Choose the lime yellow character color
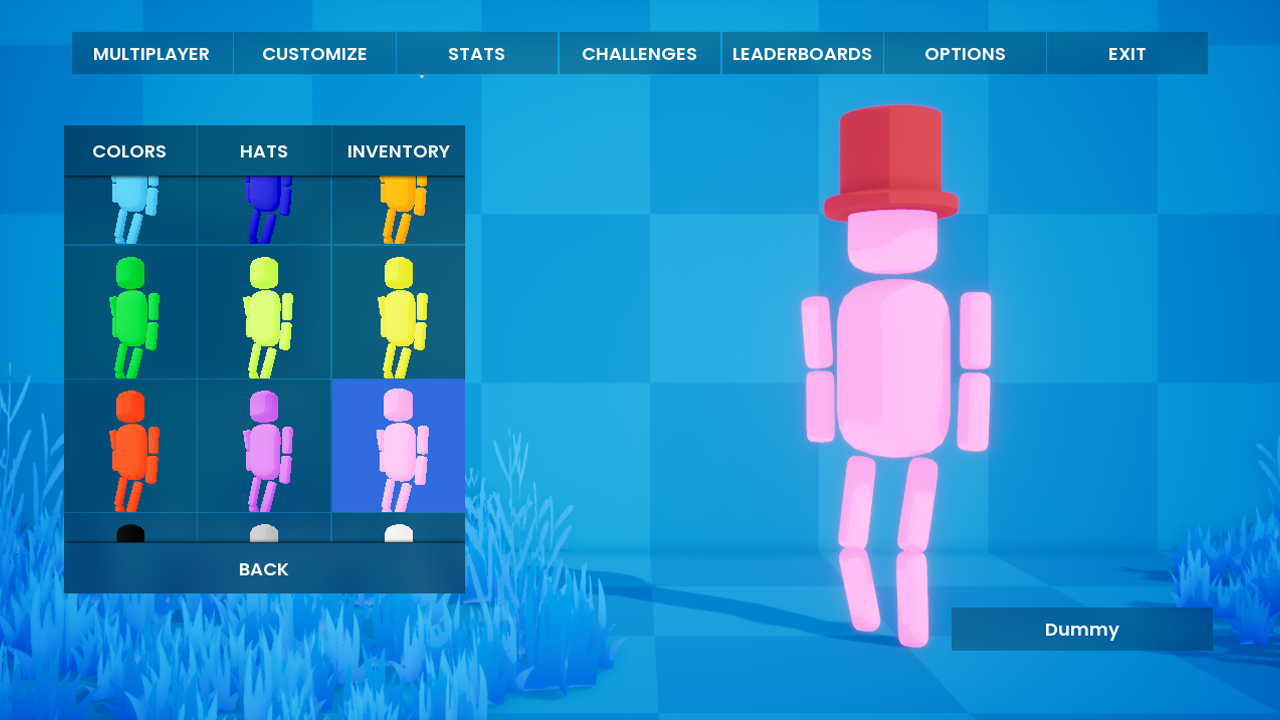The height and width of the screenshot is (720, 1280). click(x=264, y=313)
